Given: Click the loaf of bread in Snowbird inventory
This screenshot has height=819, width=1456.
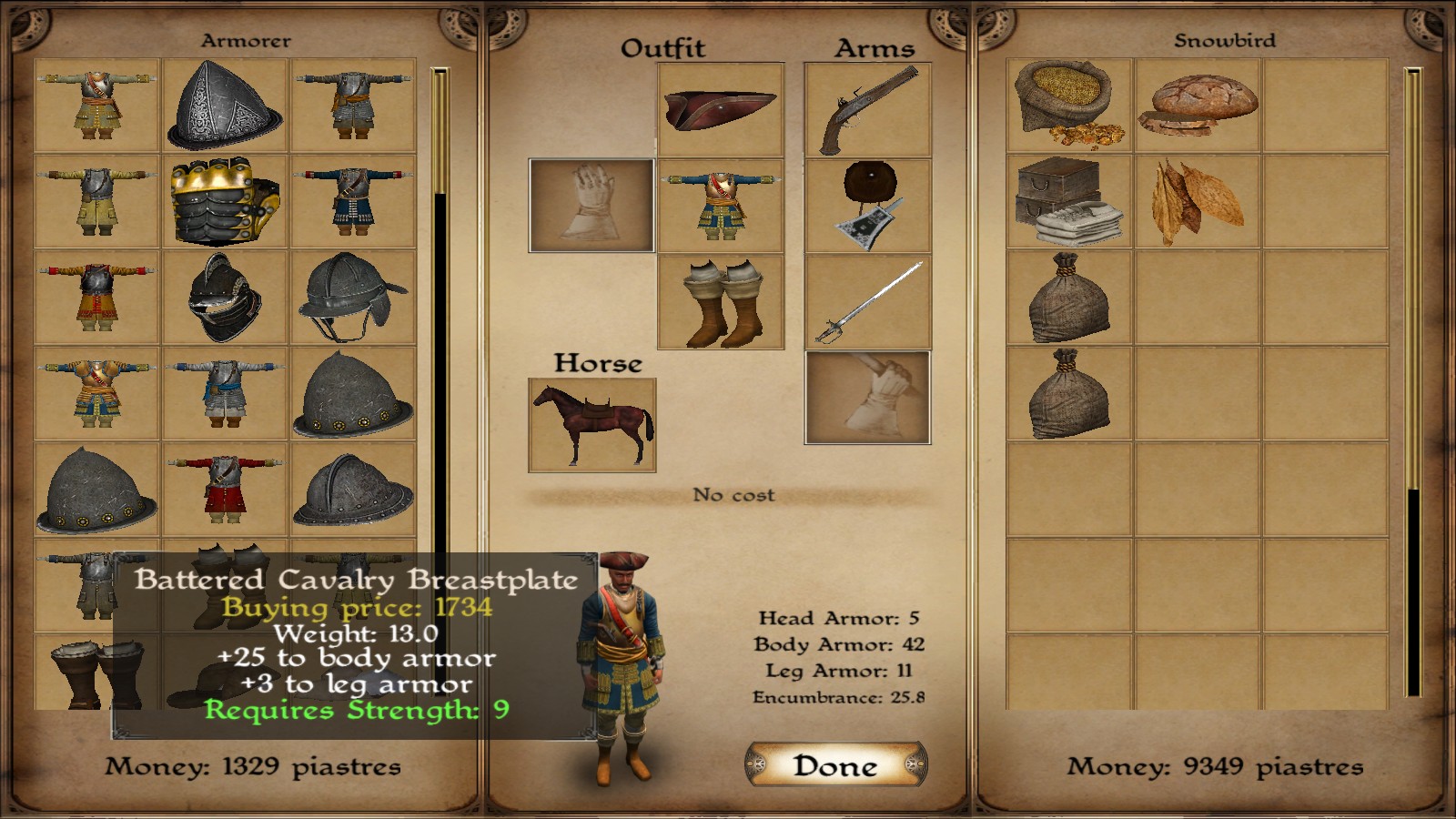Looking at the screenshot, I should [1194, 105].
